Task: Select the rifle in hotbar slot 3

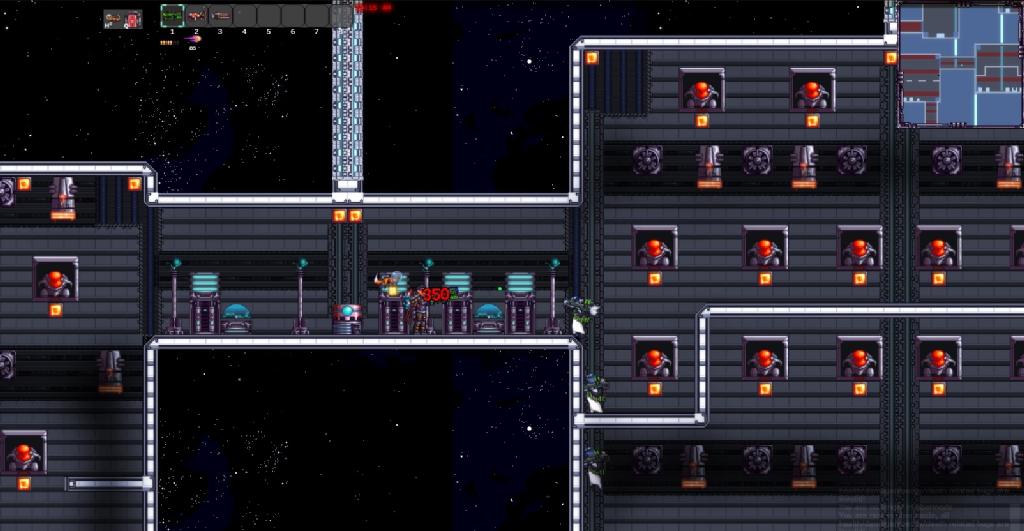Action: 220,16
